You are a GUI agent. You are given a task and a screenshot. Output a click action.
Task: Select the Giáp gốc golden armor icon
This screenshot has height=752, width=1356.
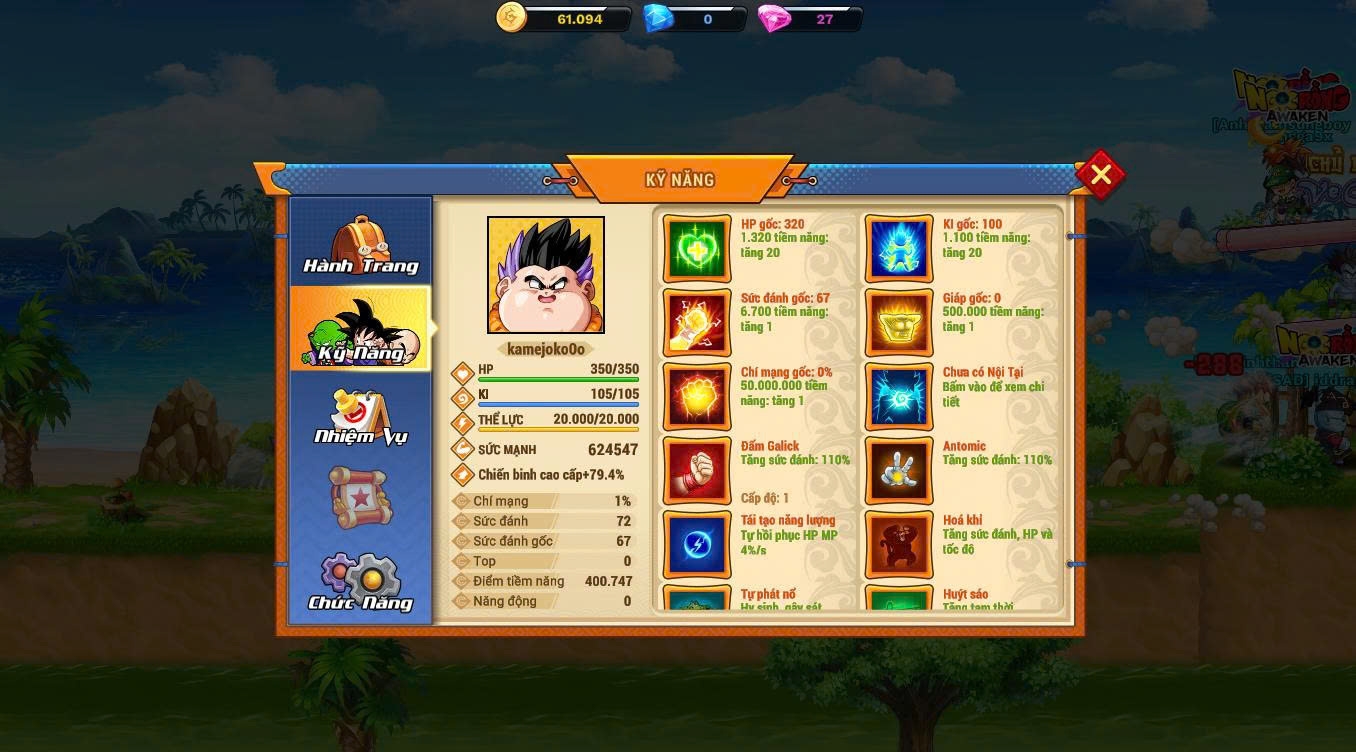[898, 323]
